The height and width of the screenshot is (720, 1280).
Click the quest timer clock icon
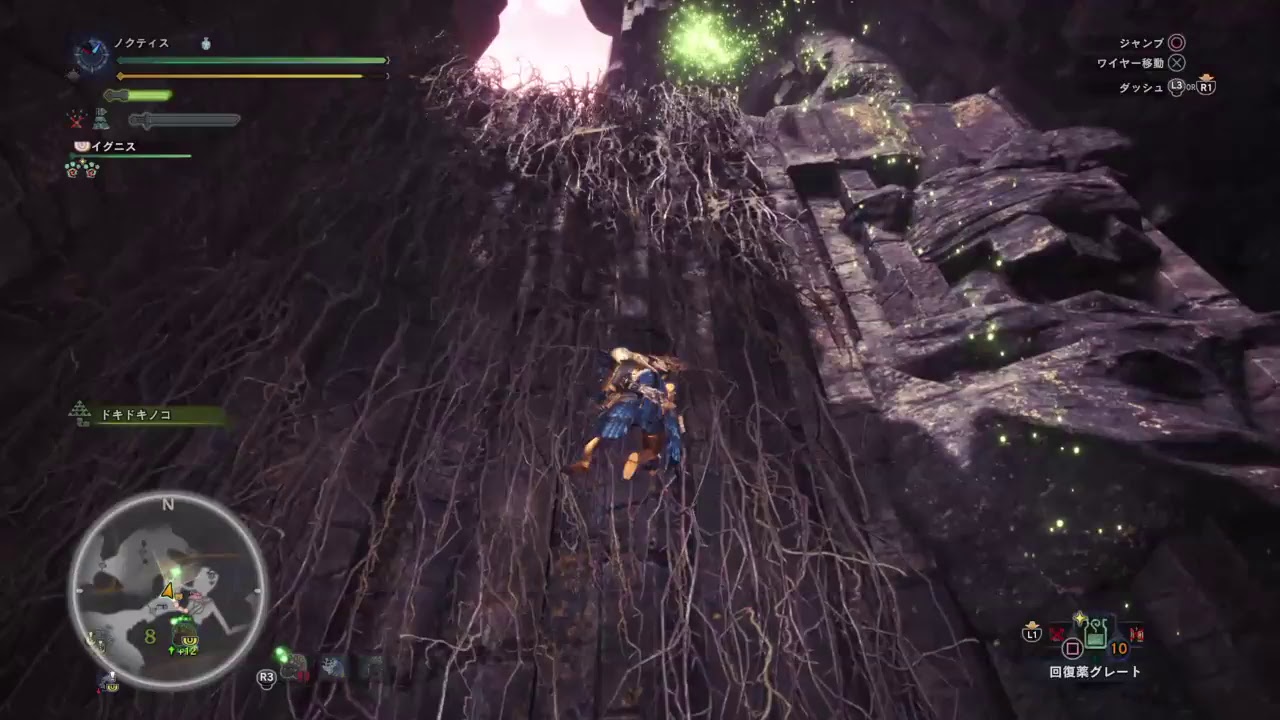92,54
